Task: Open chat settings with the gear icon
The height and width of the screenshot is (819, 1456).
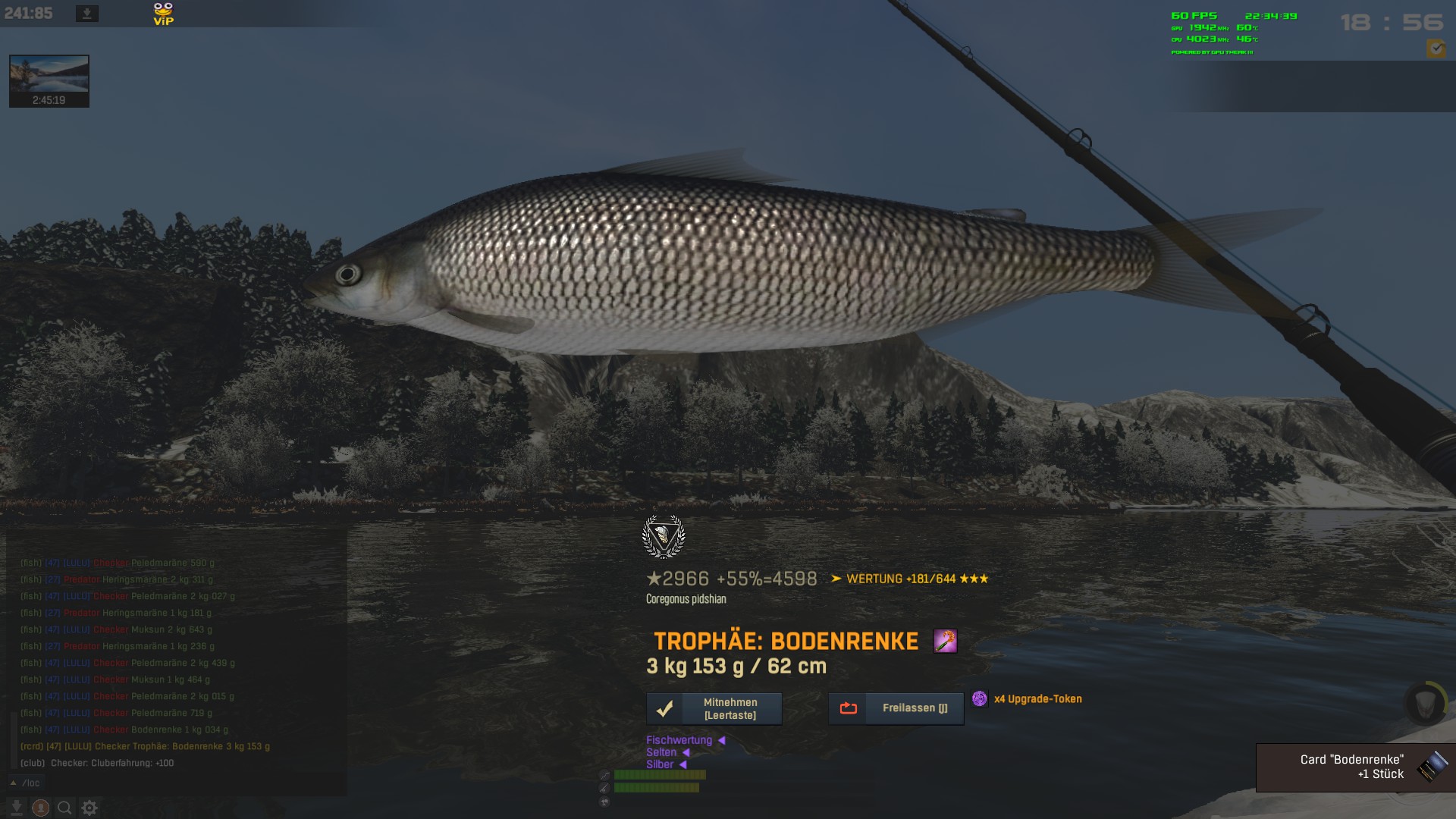Action: pyautogui.click(x=89, y=808)
